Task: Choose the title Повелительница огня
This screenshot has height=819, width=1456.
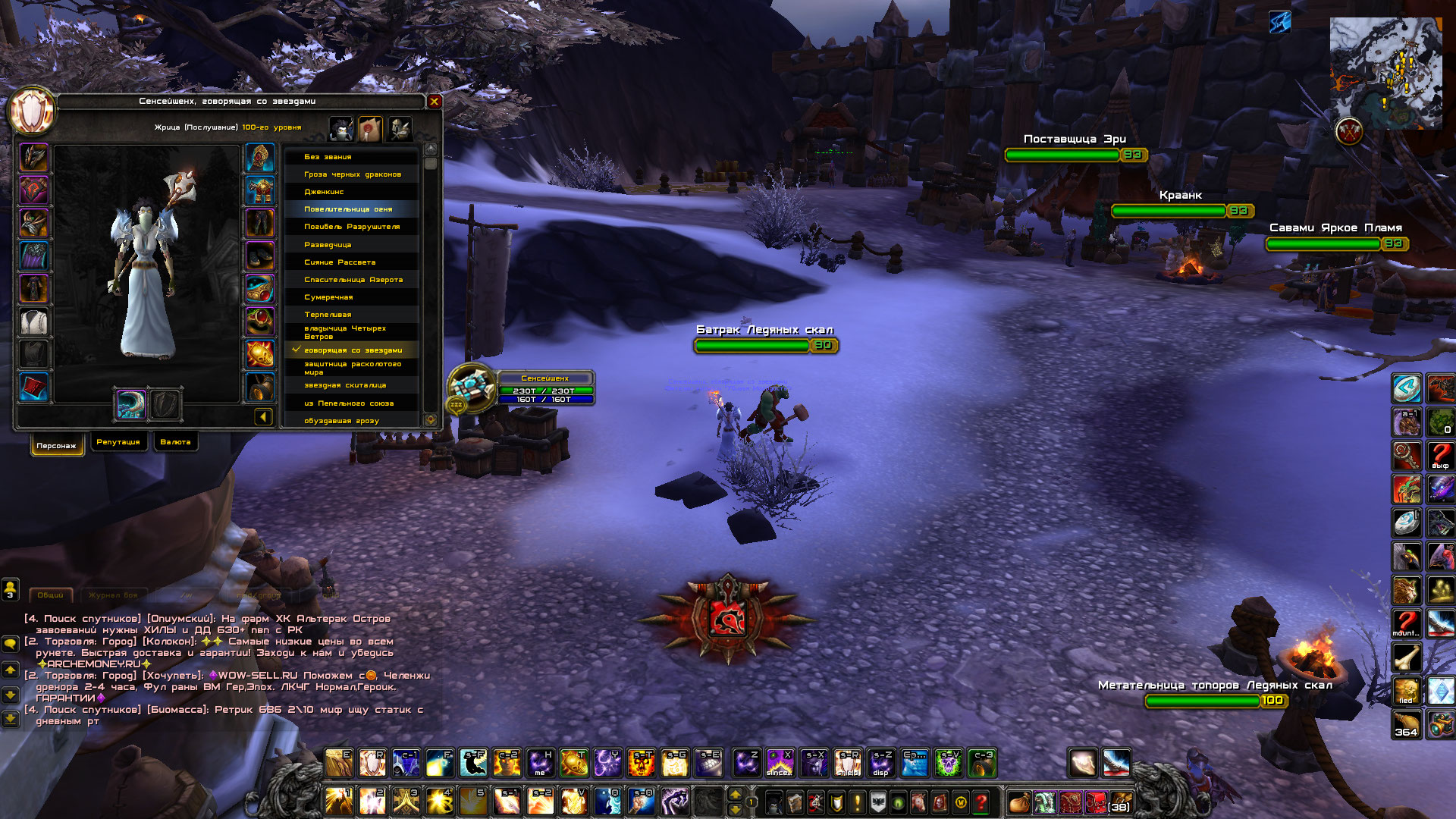Action: coord(348,209)
